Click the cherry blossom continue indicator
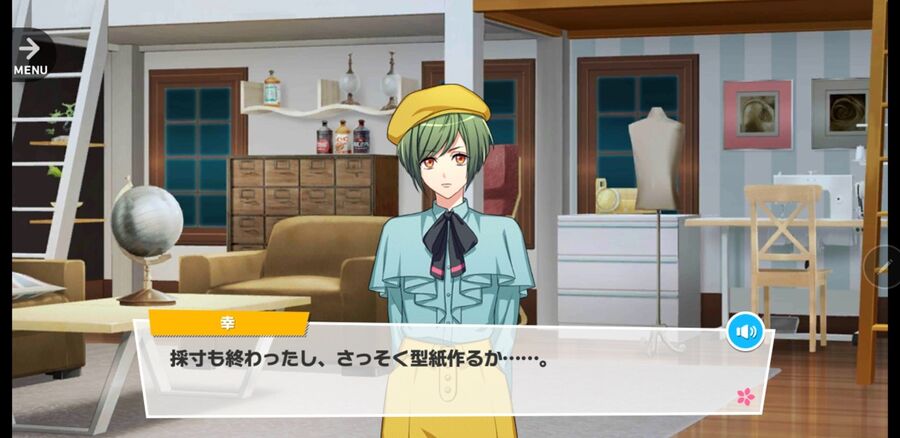This screenshot has height=438, width=900. pos(745,397)
